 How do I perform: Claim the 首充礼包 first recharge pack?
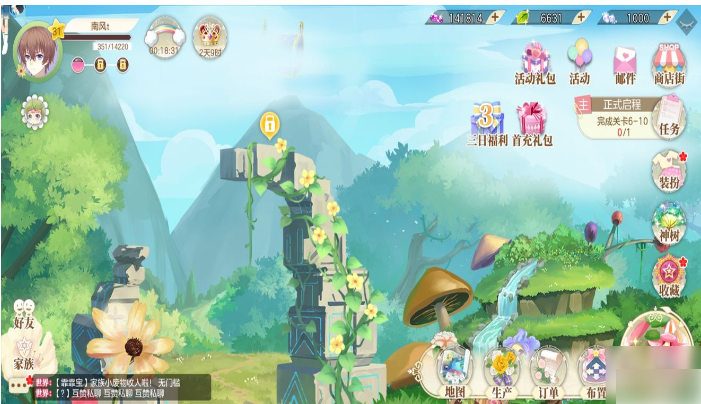click(x=532, y=121)
